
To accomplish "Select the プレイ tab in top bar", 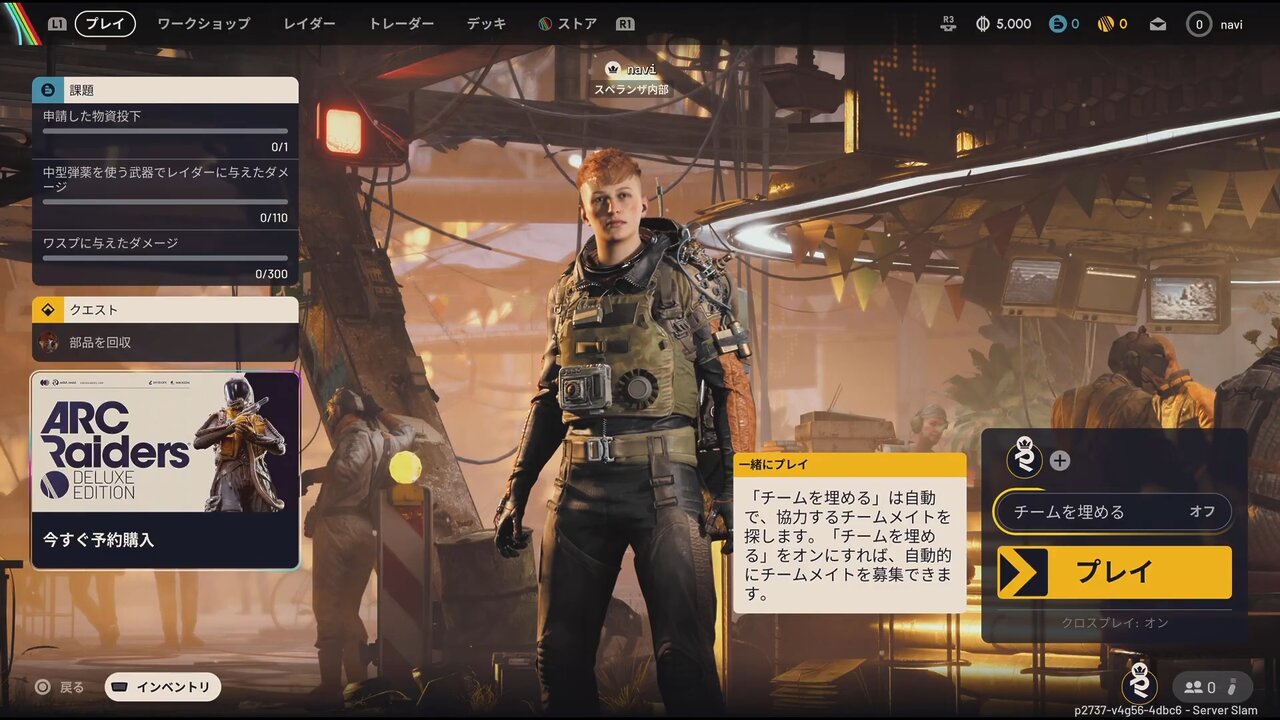I will 105,24.
